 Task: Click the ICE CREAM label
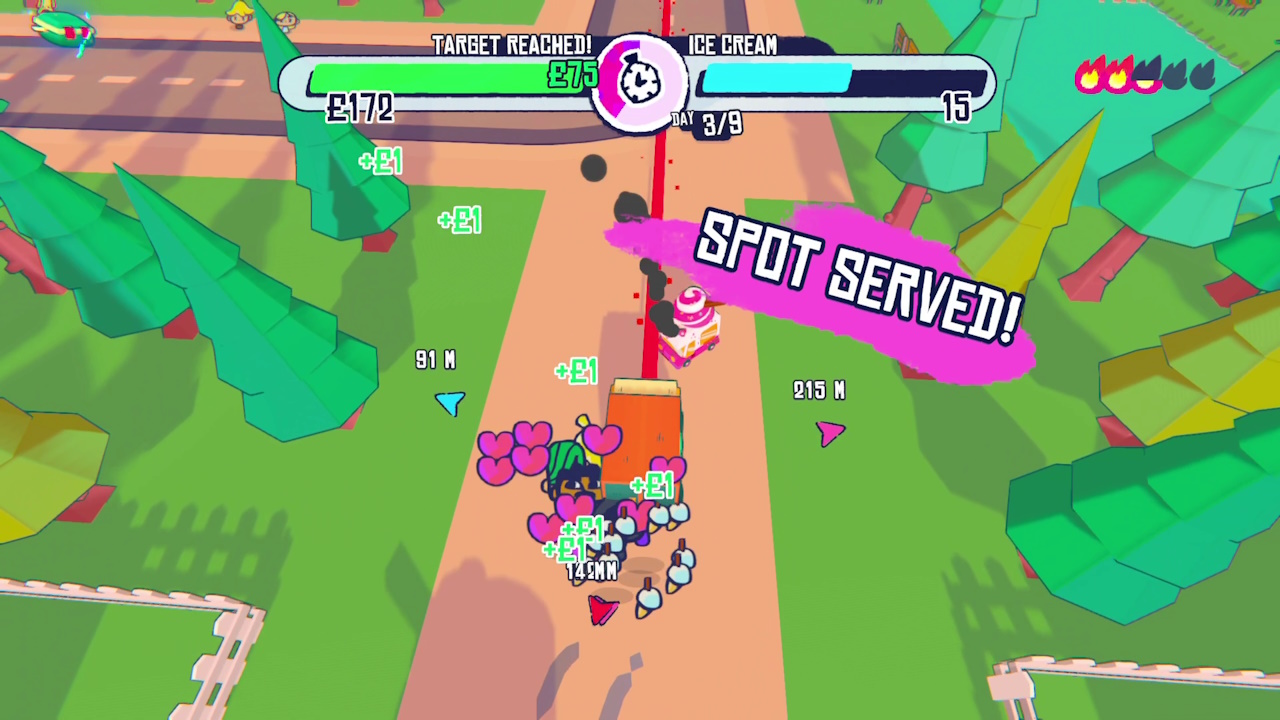[730, 46]
